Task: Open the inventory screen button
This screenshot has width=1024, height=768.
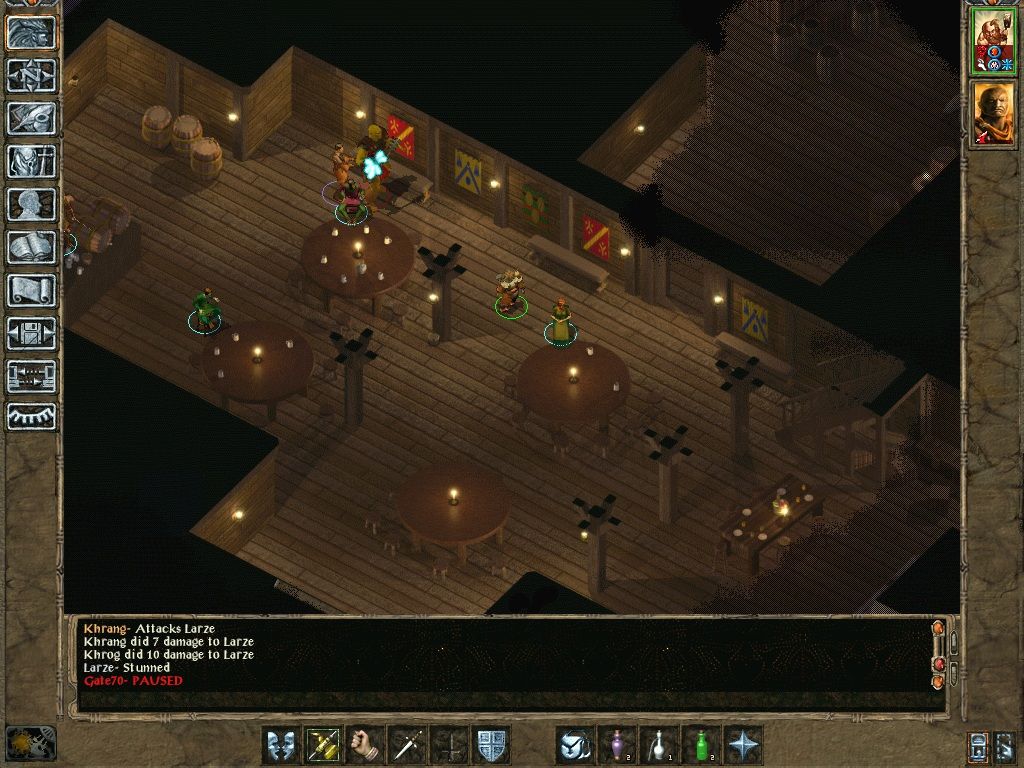Action: point(31,161)
